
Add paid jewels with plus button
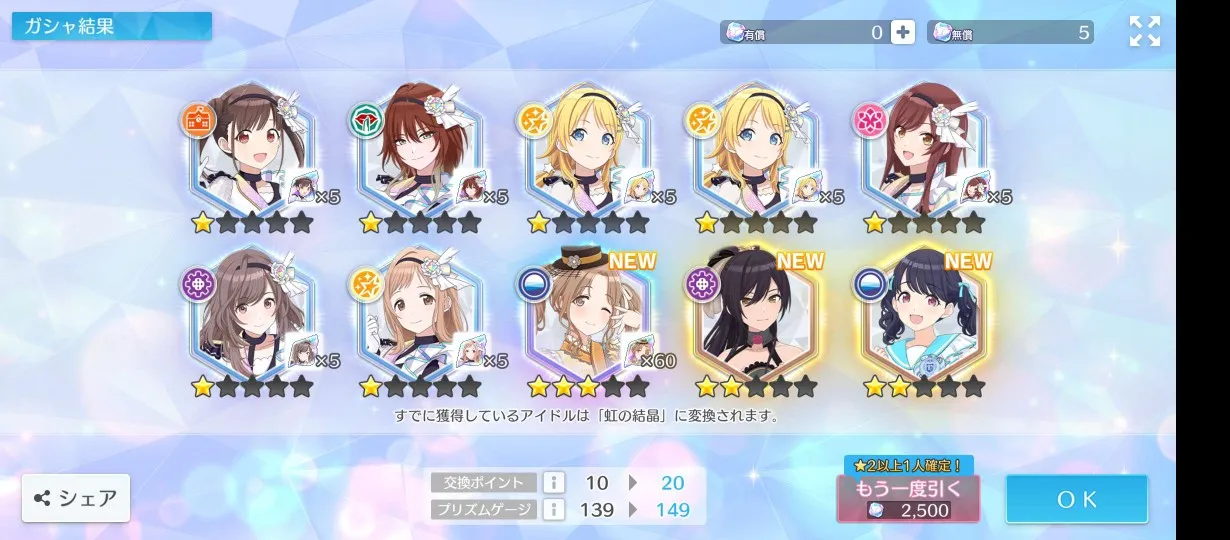(x=902, y=32)
